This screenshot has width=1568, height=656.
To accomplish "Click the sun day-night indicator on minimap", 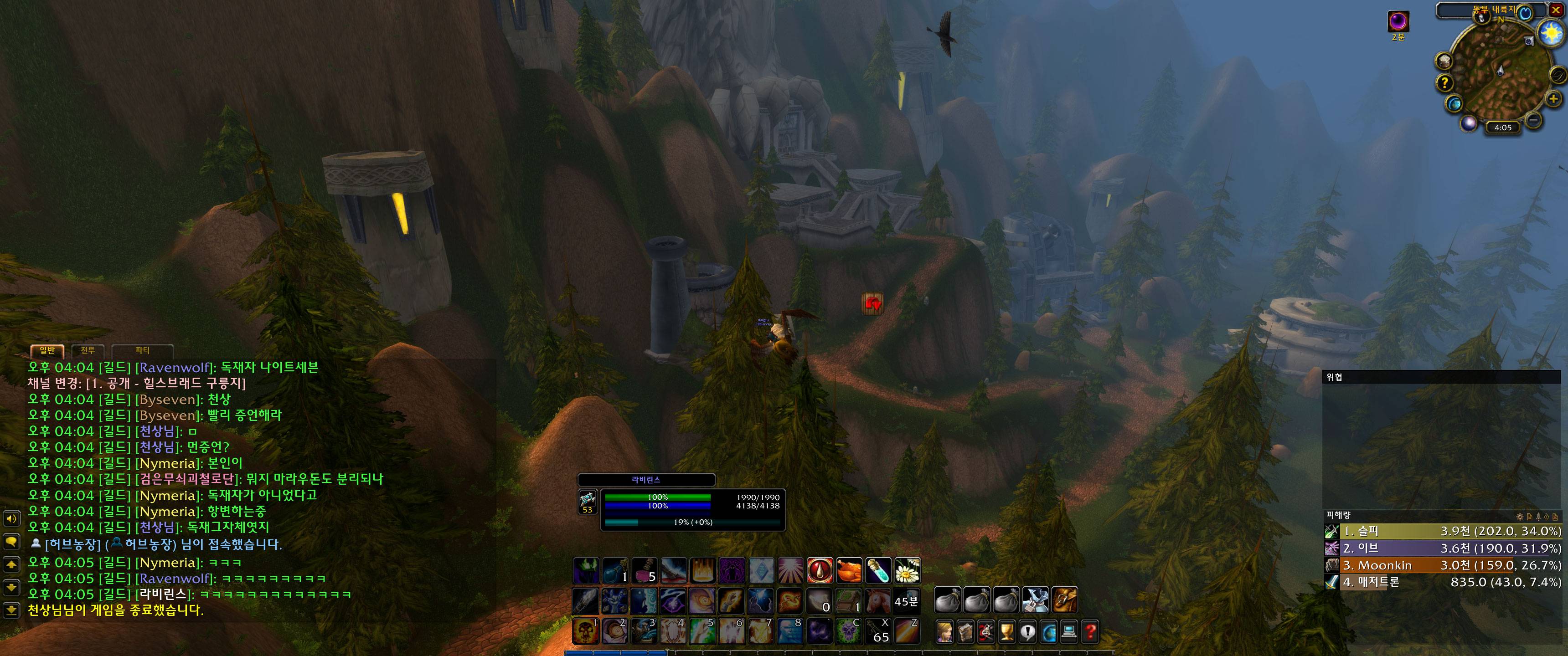I will tap(1551, 32).
